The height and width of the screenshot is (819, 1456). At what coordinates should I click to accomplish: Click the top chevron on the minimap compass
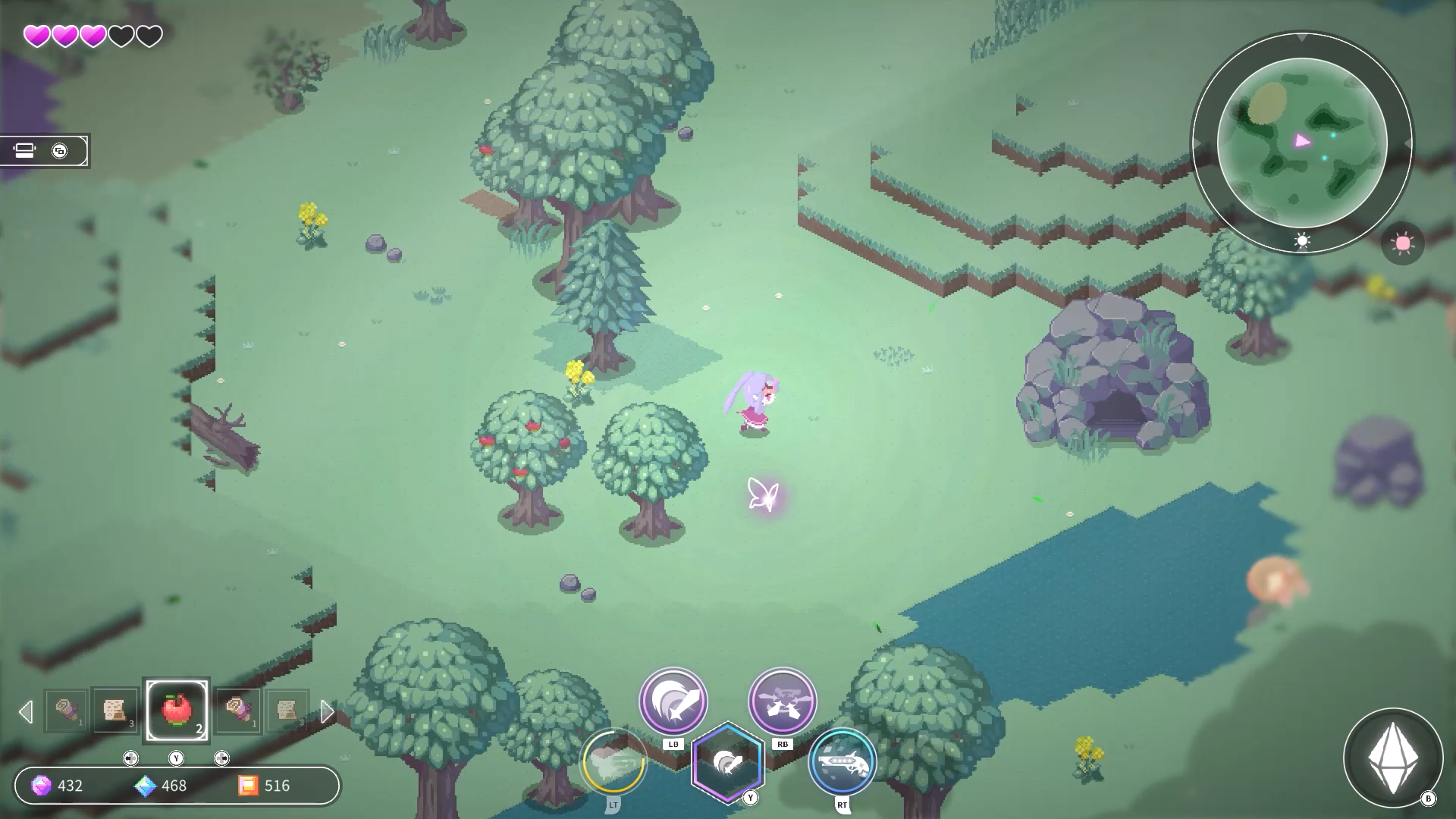pyautogui.click(x=1302, y=38)
